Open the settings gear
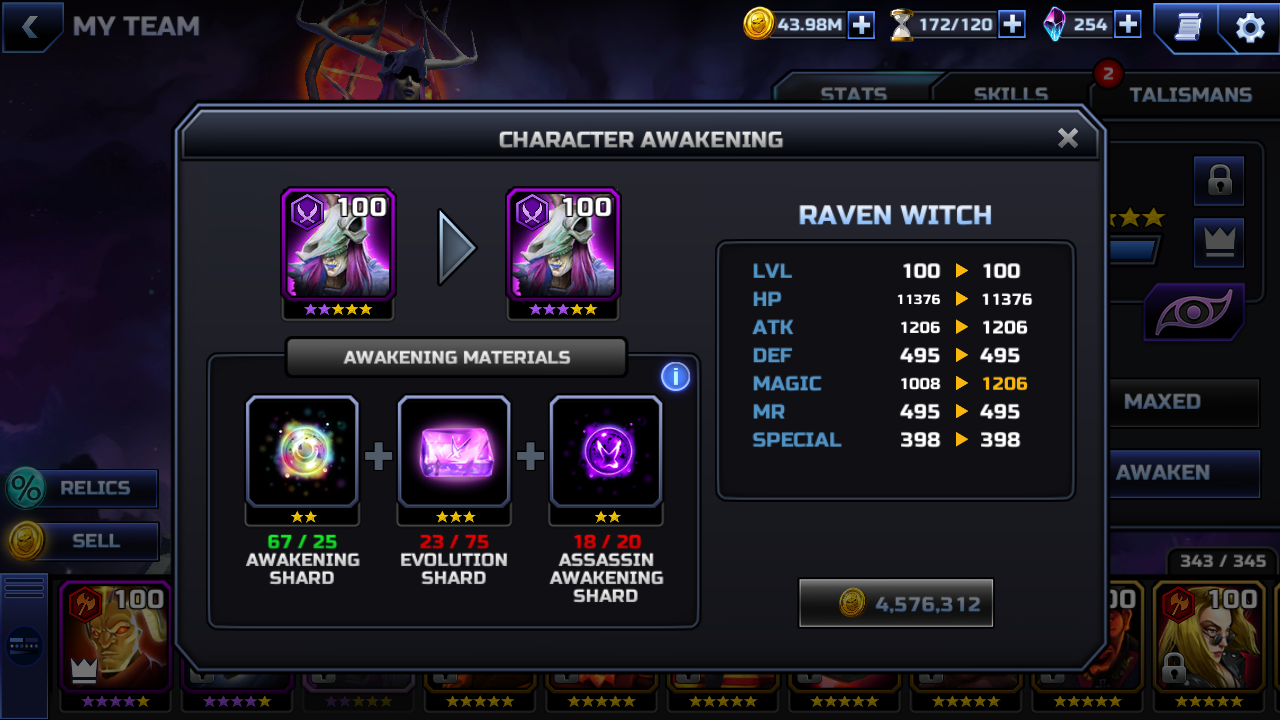Viewport: 1280px width, 720px height. tap(1250, 28)
